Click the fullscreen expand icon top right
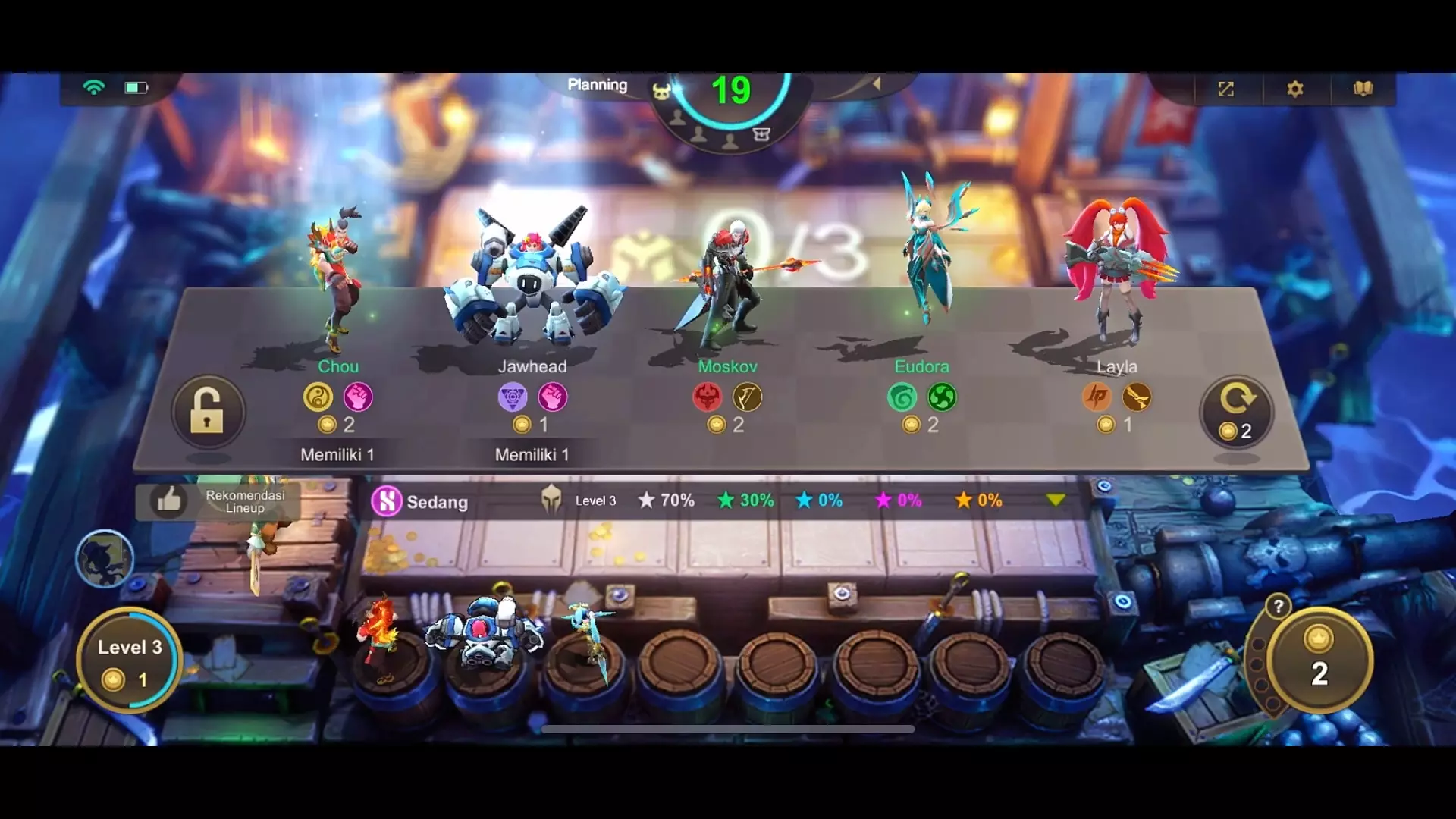Image resolution: width=1456 pixels, height=819 pixels. [1225, 89]
